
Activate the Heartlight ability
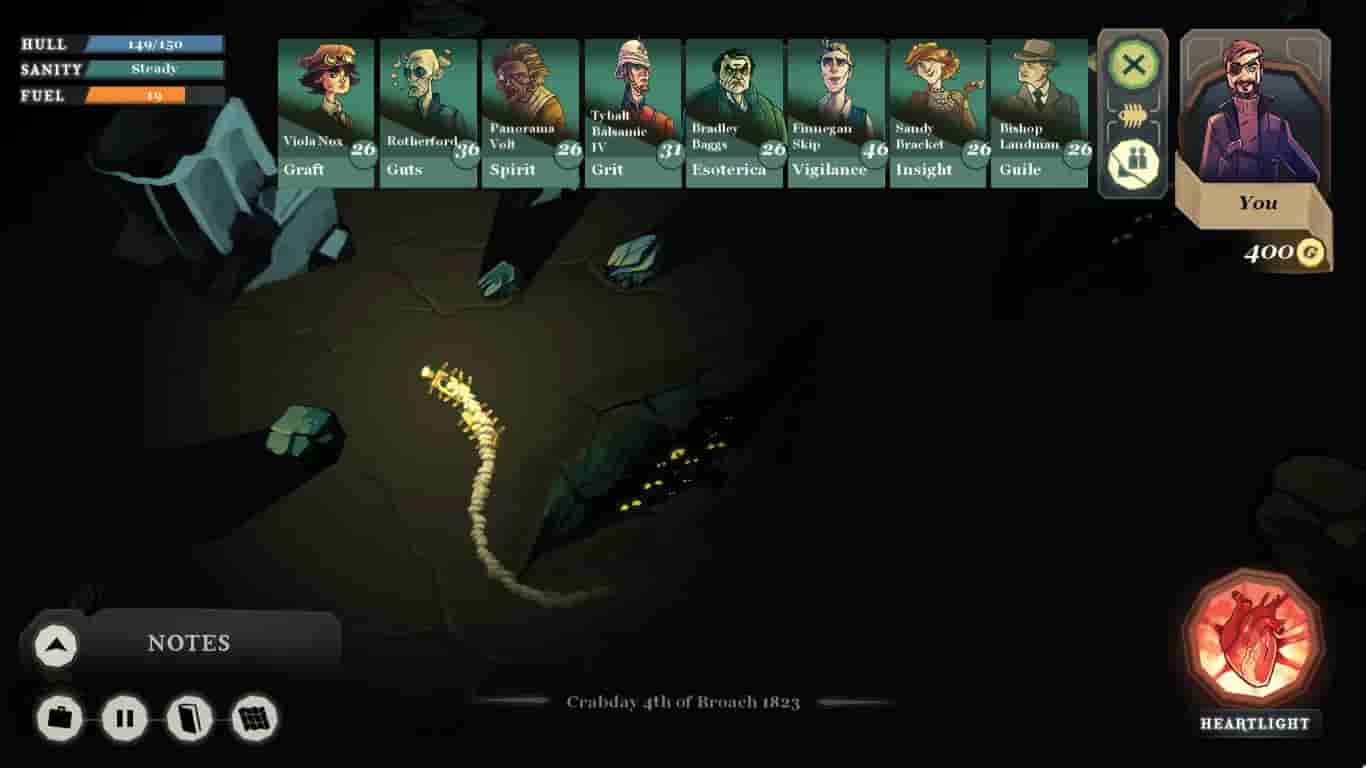1253,638
